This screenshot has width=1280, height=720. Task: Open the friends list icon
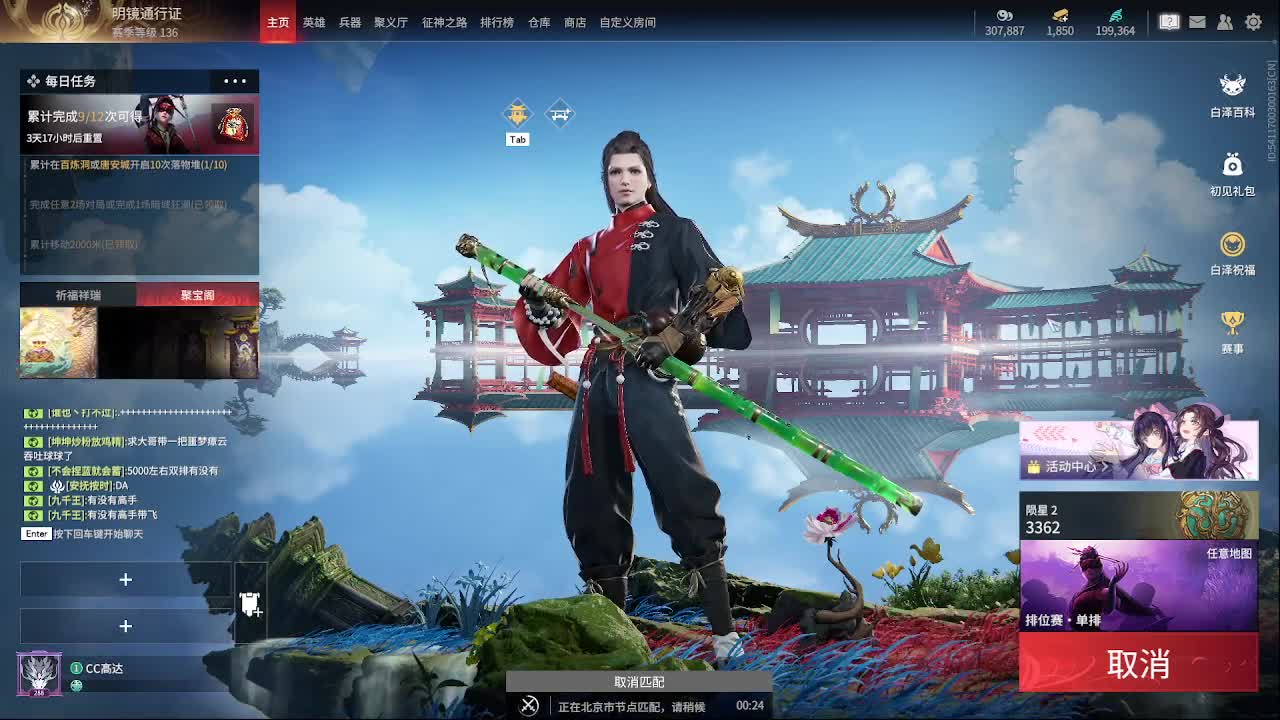(1224, 21)
